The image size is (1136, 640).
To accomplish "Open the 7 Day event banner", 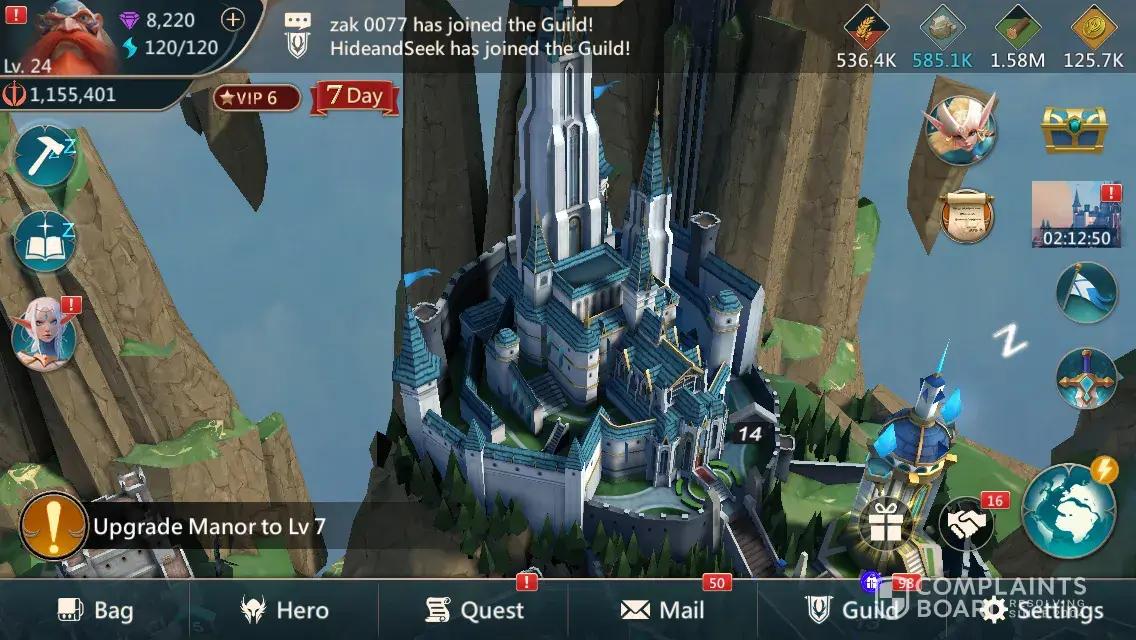I will pyautogui.click(x=354, y=97).
